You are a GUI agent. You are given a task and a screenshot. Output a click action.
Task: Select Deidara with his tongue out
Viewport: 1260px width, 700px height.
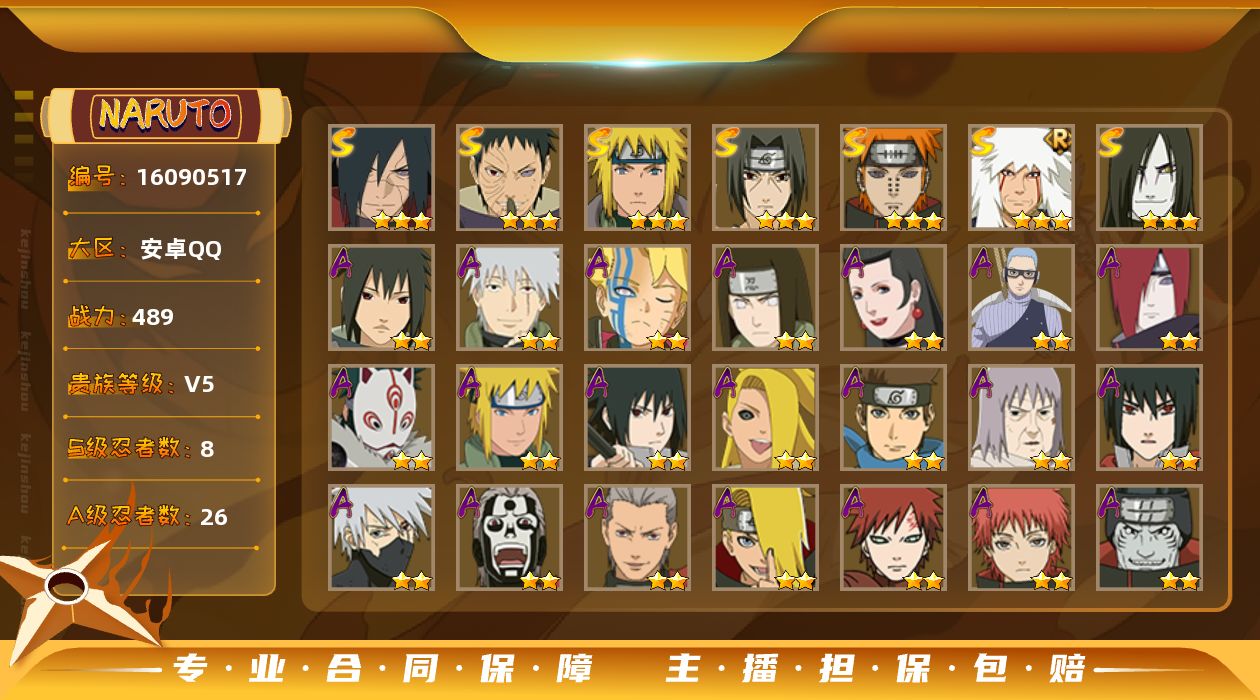click(x=765, y=417)
